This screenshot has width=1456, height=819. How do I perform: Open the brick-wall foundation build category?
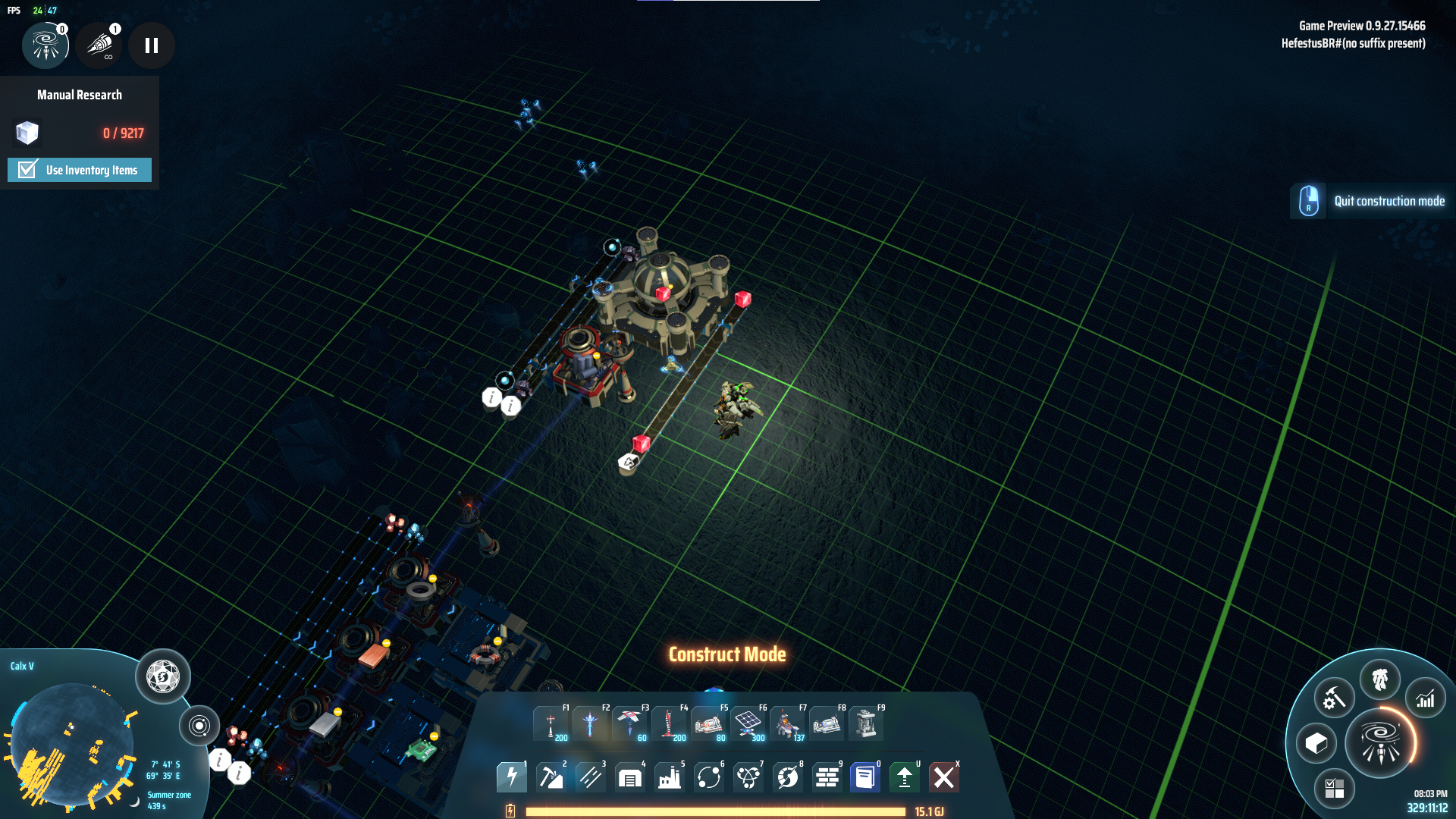click(x=827, y=777)
